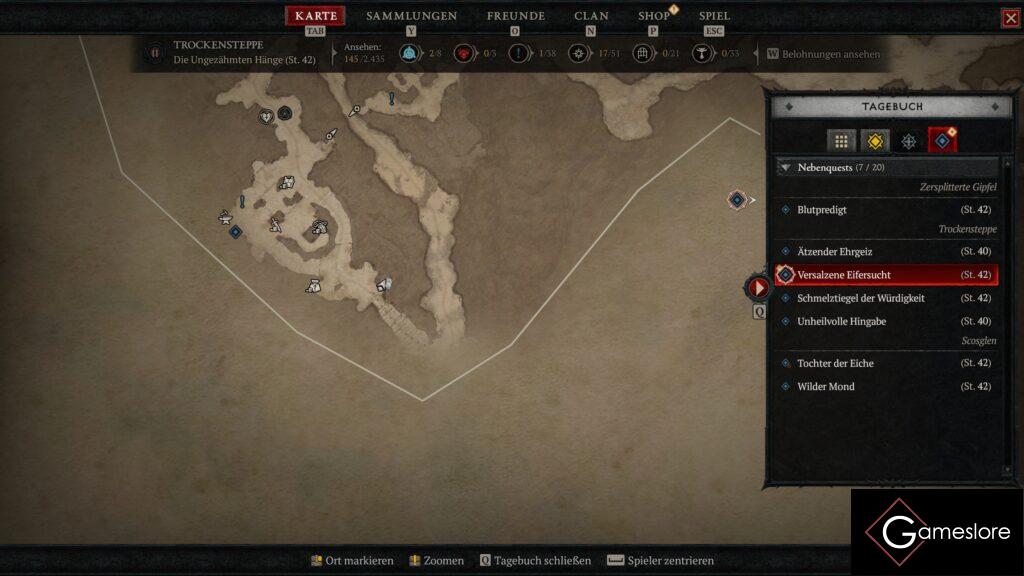Switch to the Spiel menu tab
This screenshot has height=576, width=1024.
pyautogui.click(x=714, y=16)
